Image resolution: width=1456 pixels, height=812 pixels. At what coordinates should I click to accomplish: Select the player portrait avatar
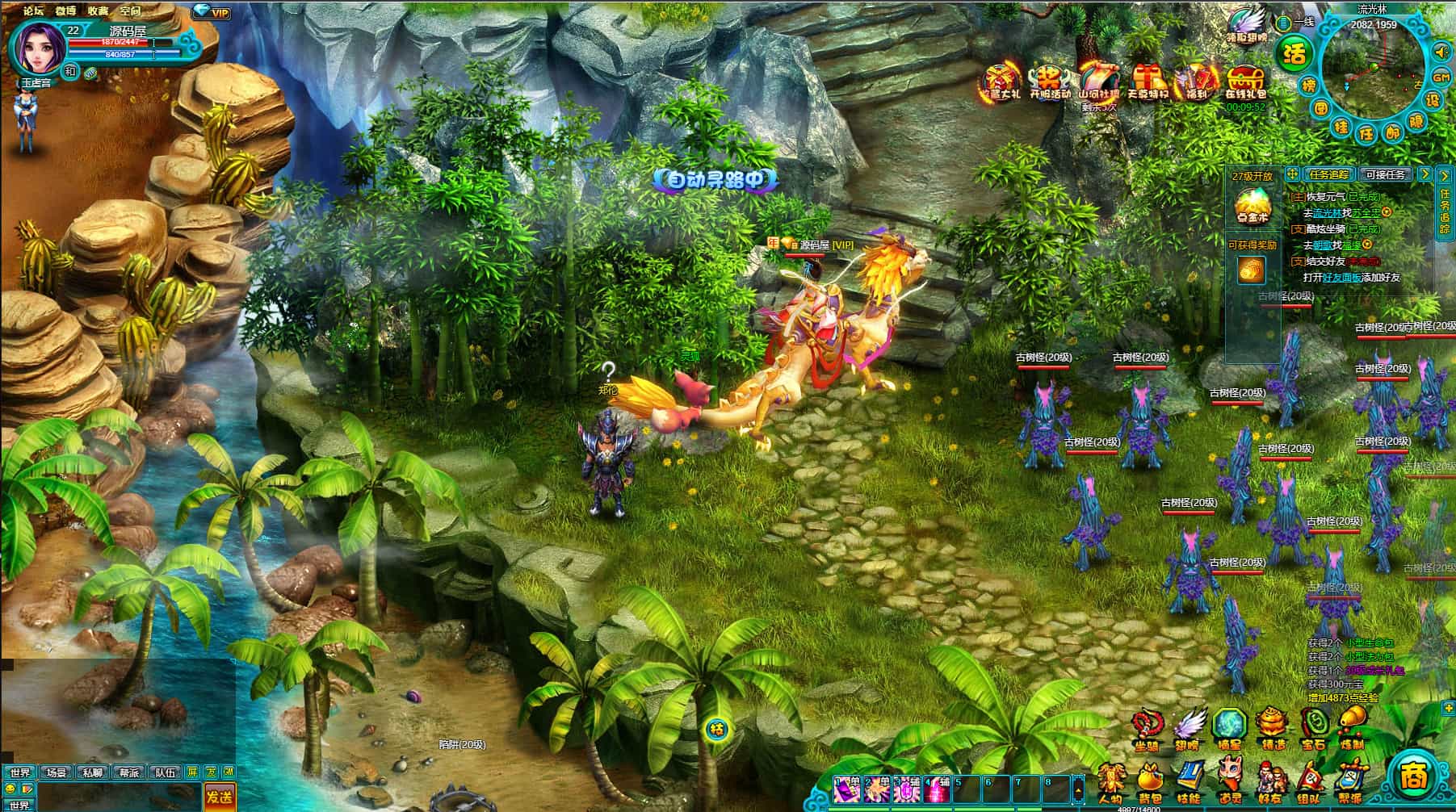pyautogui.click(x=36, y=46)
